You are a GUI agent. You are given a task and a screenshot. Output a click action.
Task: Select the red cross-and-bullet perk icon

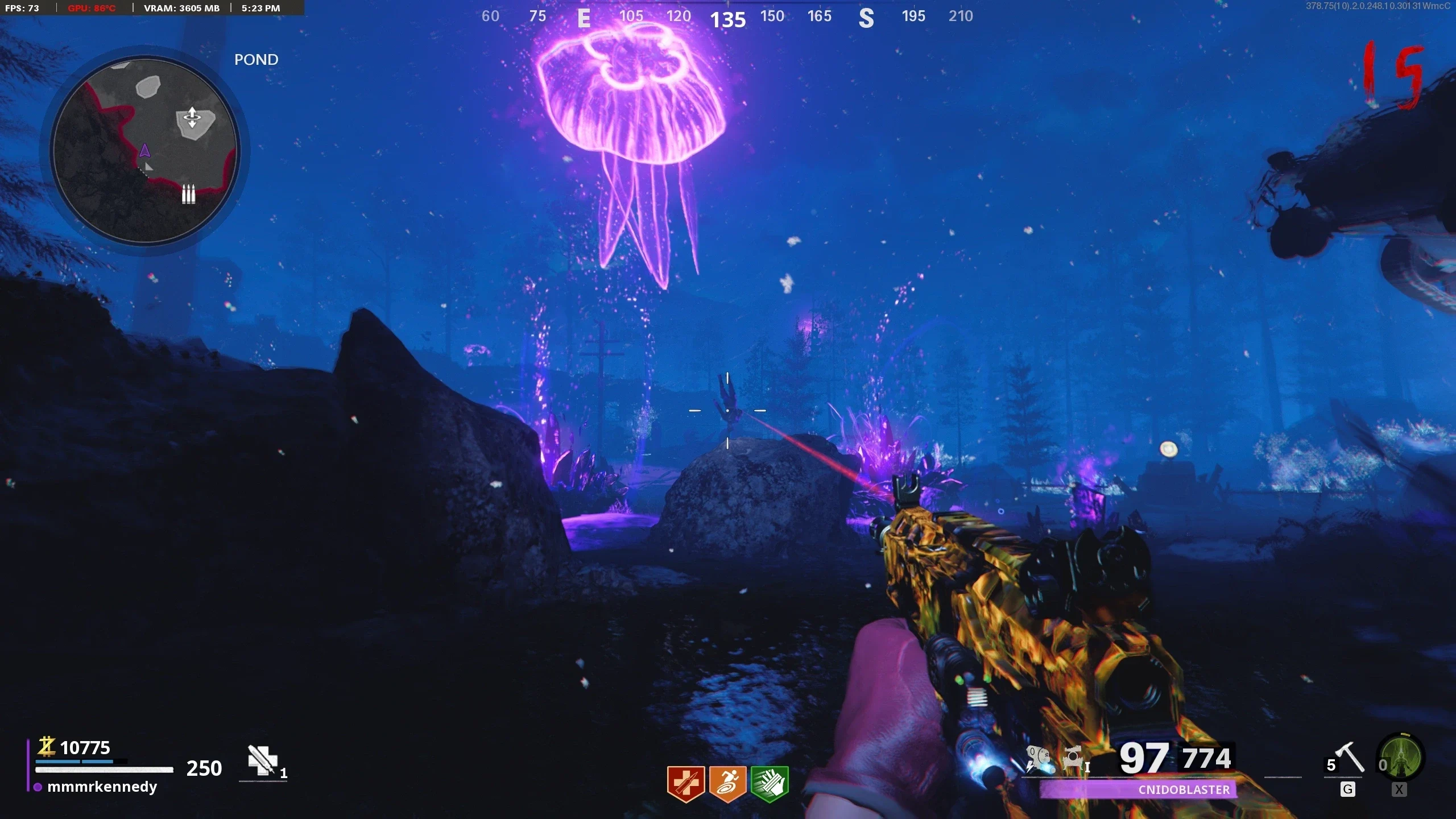tap(686, 783)
